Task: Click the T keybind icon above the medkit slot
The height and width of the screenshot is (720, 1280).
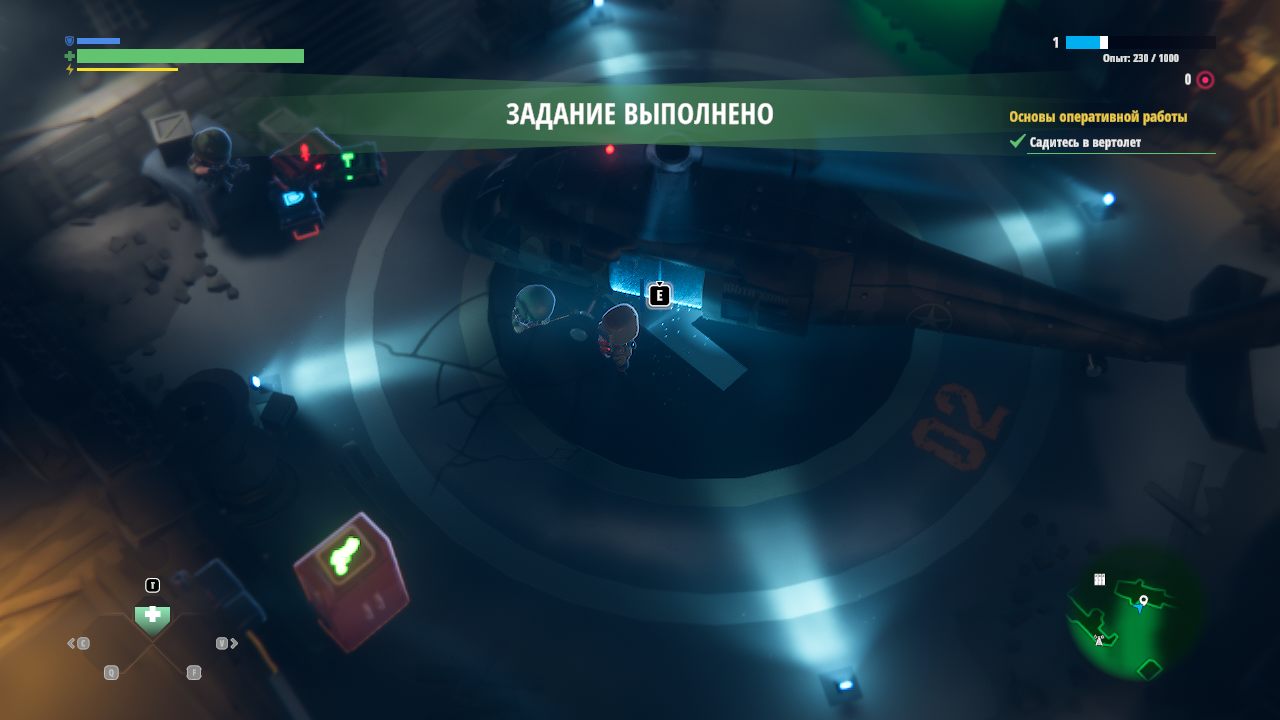Action: coord(152,585)
